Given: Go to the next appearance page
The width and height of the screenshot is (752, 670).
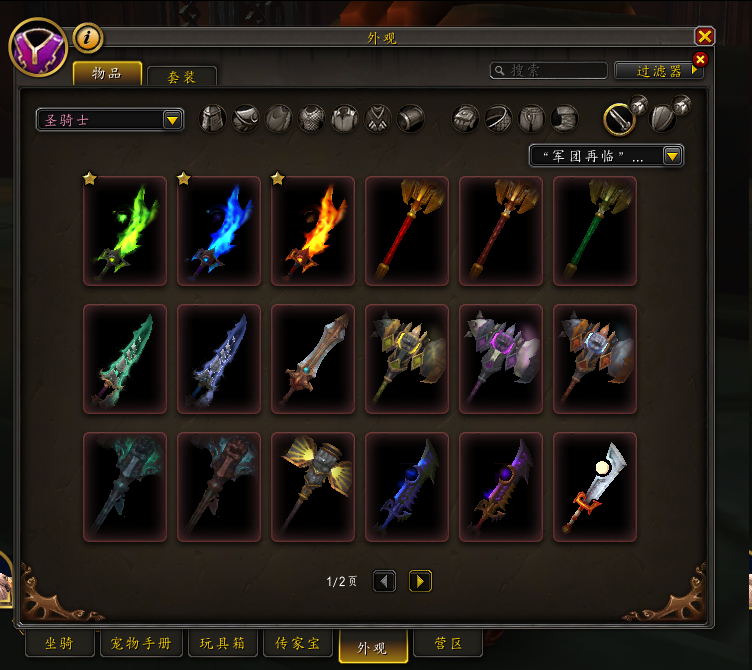Looking at the screenshot, I should coord(420,581).
